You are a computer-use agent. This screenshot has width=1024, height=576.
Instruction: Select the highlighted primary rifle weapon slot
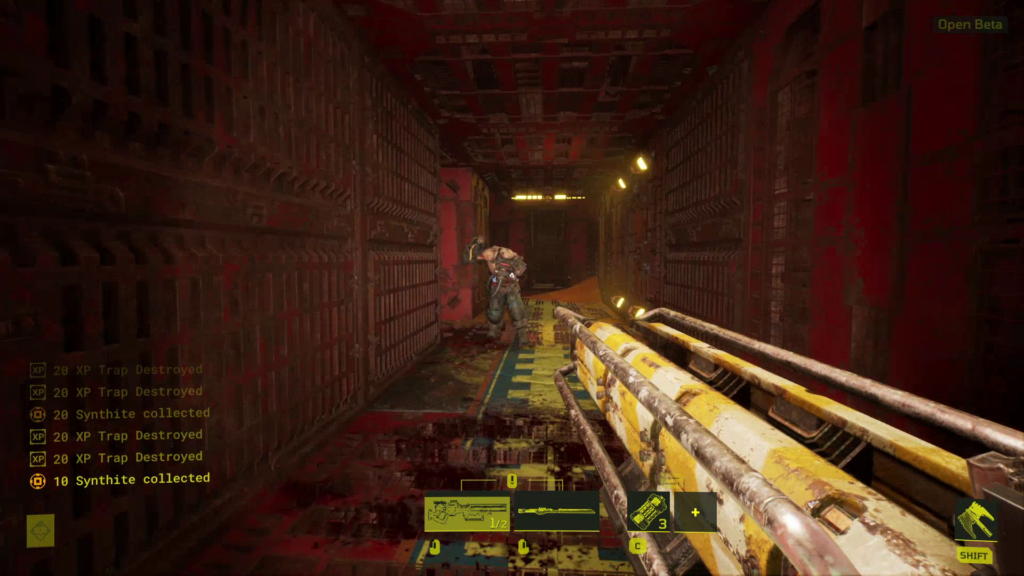click(467, 512)
